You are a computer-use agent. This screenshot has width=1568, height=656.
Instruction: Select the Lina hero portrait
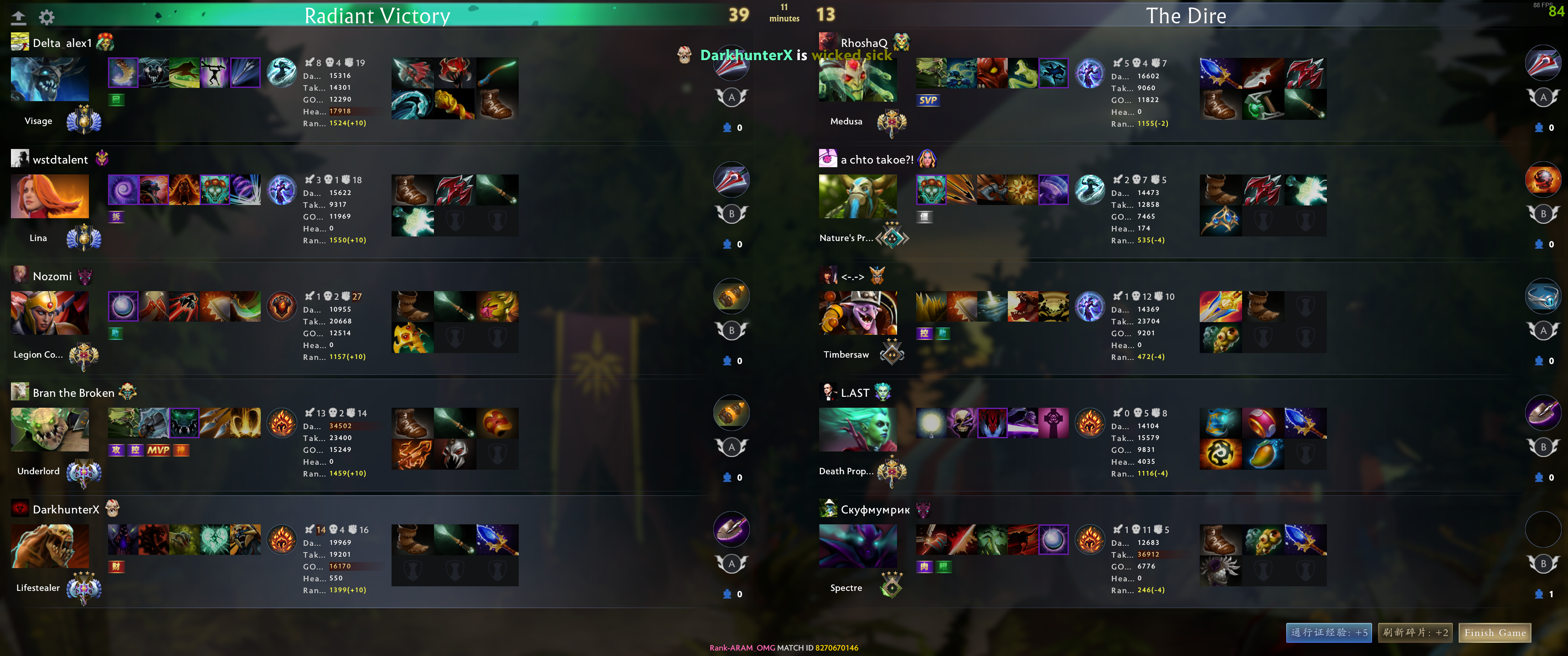coord(50,196)
